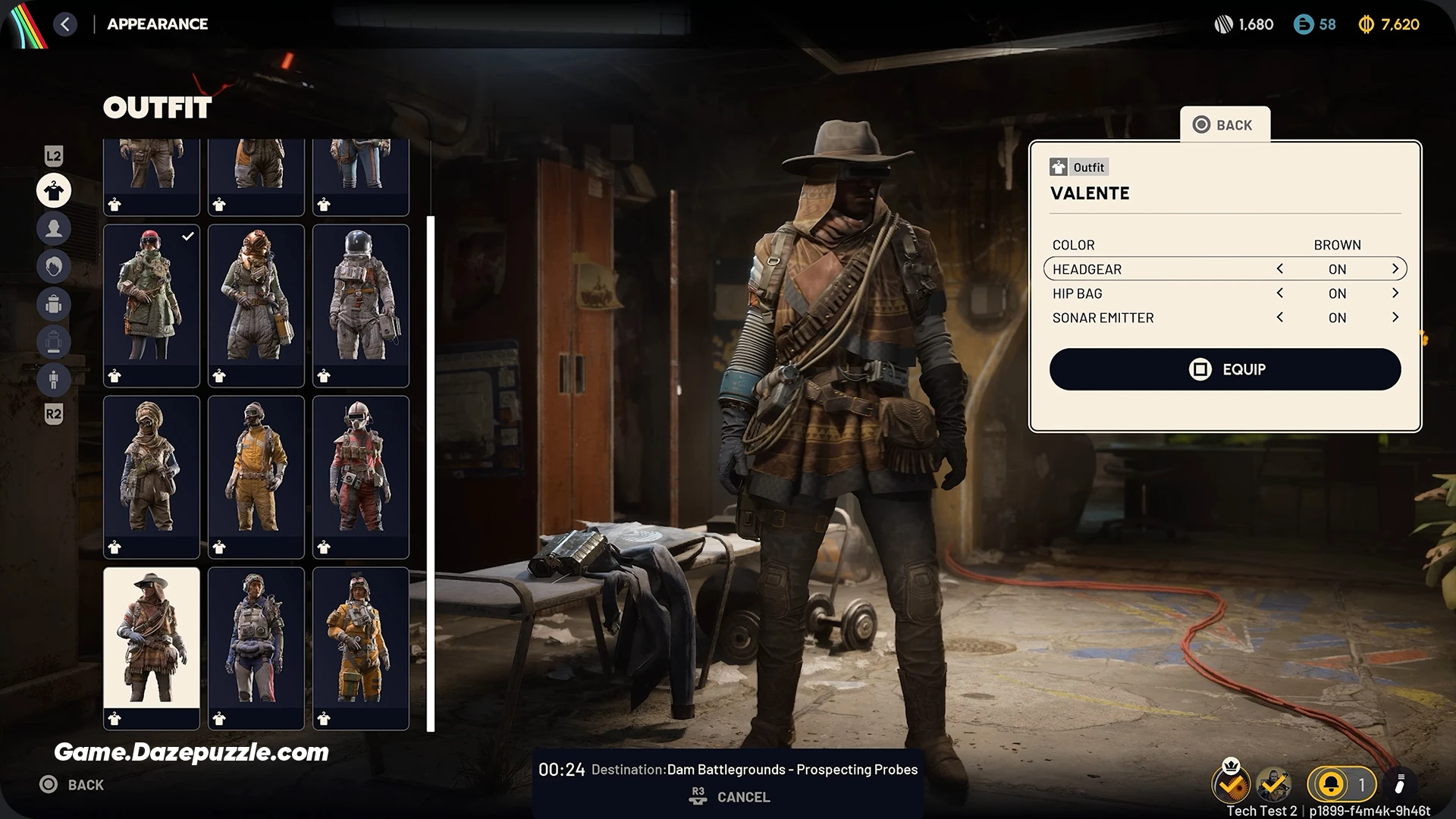Click the left arrow for Hip Bag
The image size is (1456, 819).
point(1280,293)
